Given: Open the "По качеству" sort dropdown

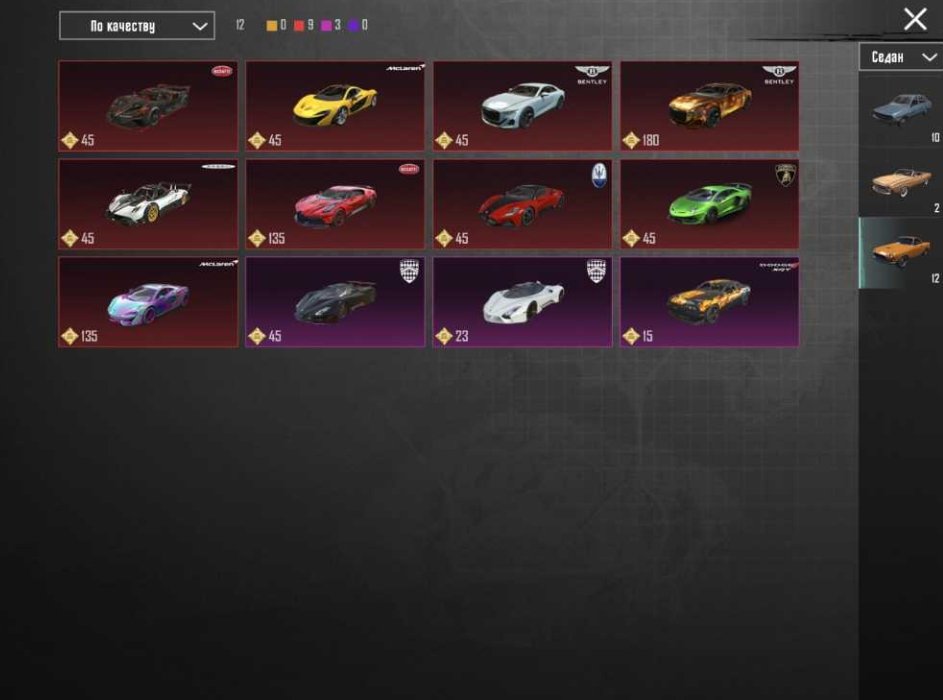Looking at the screenshot, I should [136, 26].
